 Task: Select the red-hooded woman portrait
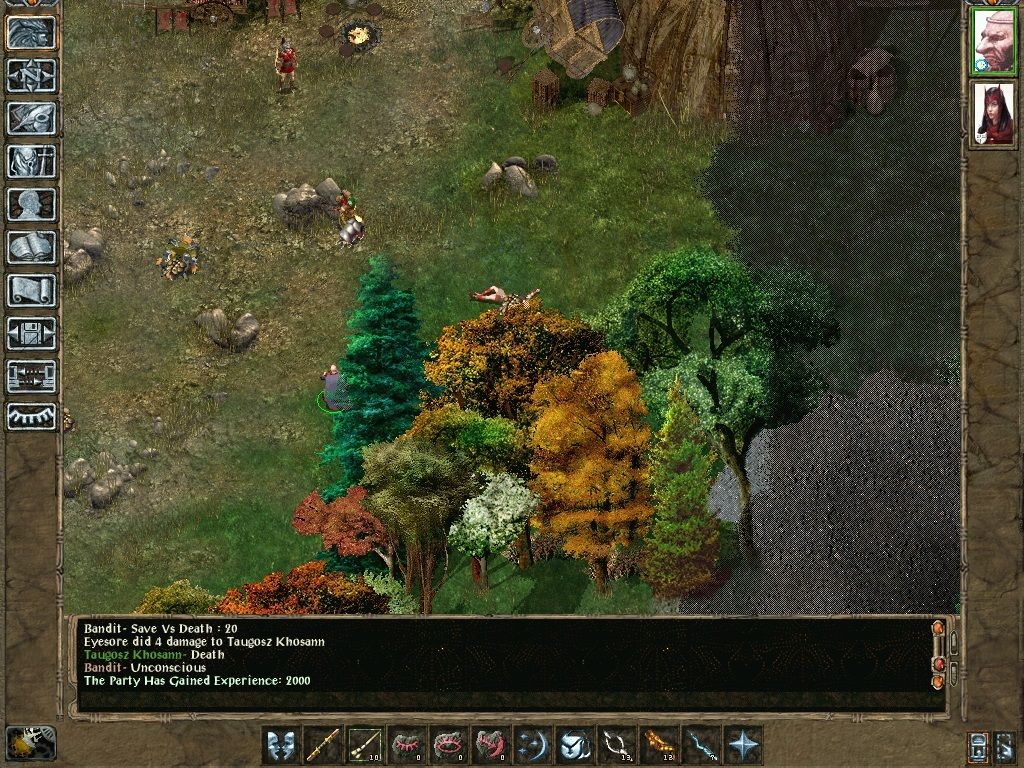(993, 113)
